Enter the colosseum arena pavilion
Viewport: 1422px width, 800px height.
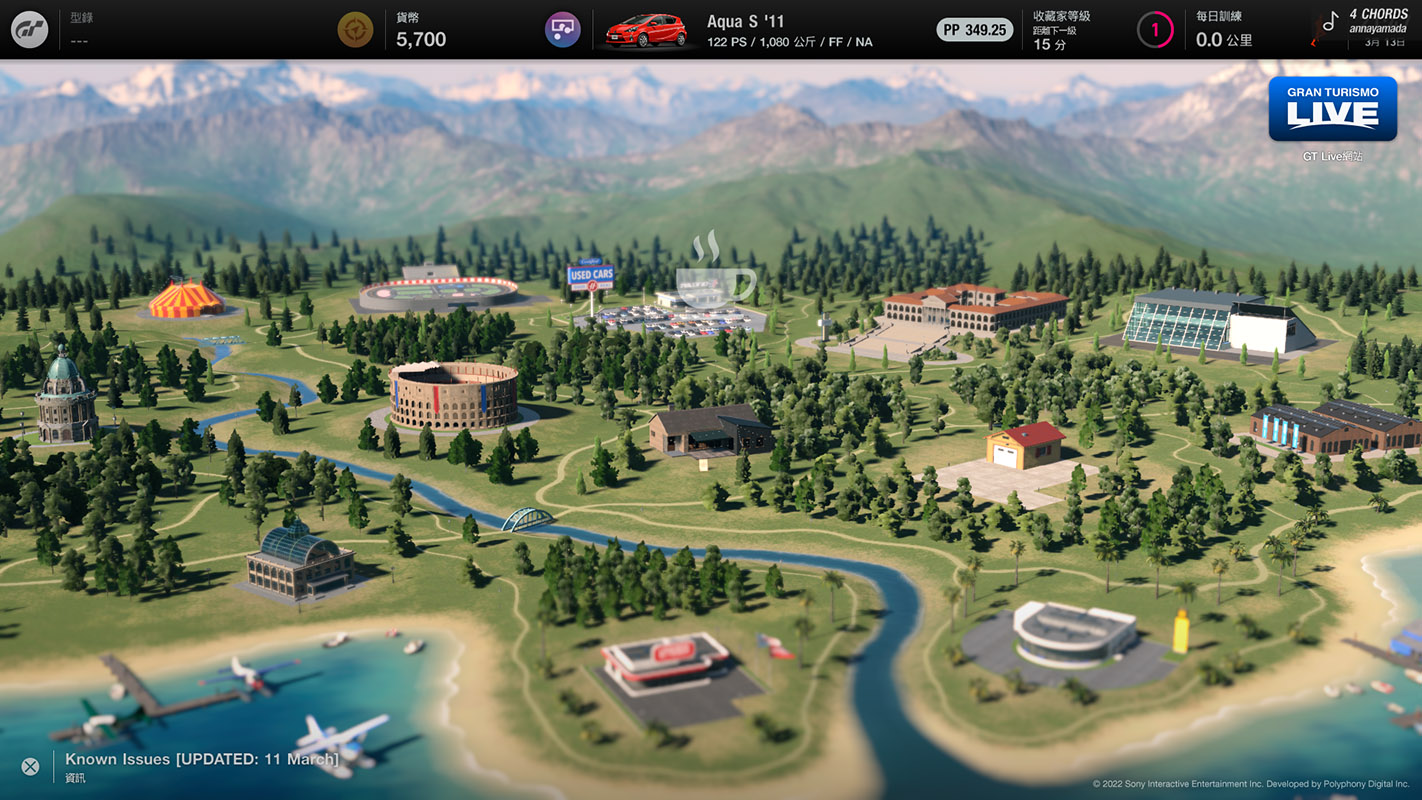click(x=453, y=395)
